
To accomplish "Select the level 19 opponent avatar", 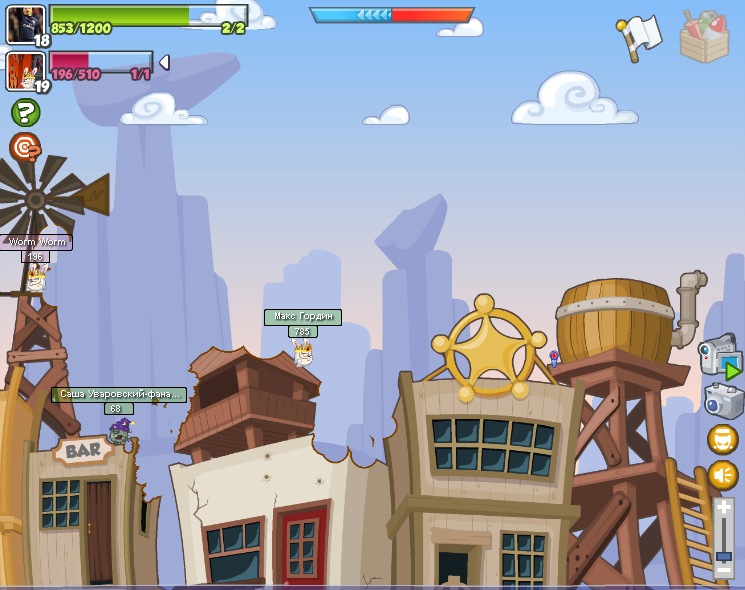I will pos(25,70).
